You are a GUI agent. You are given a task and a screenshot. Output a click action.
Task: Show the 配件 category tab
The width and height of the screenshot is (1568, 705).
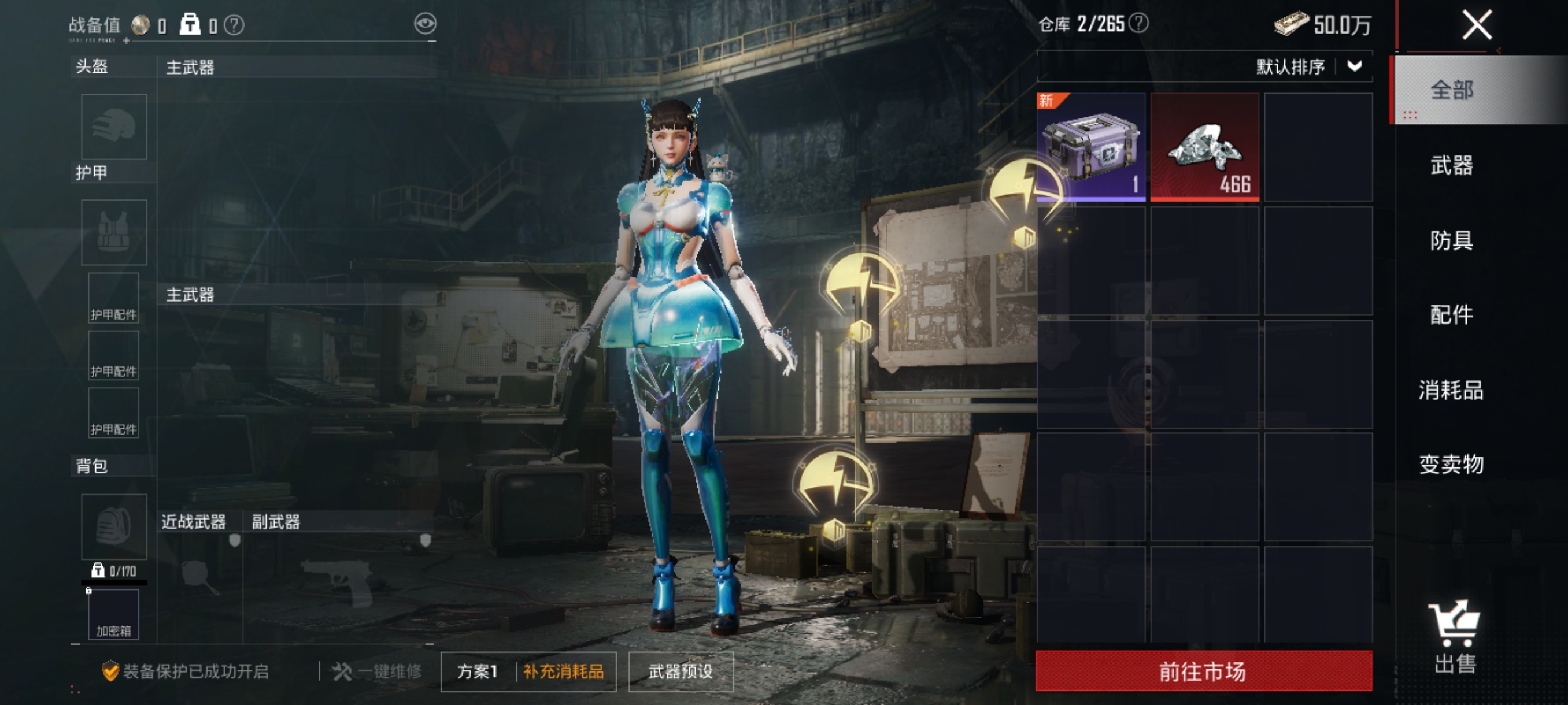click(x=1452, y=315)
